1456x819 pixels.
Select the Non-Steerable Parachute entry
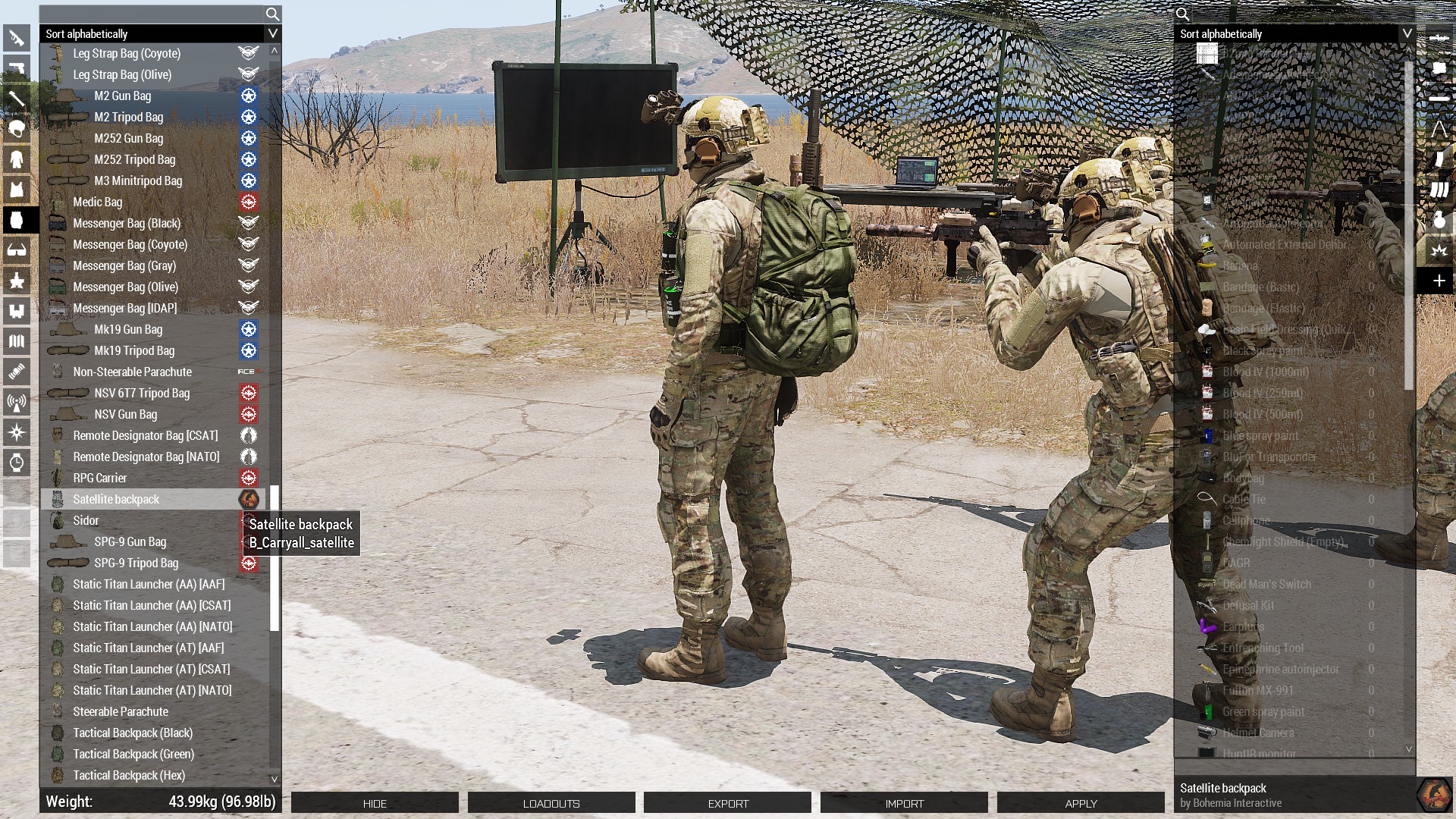pos(133,372)
